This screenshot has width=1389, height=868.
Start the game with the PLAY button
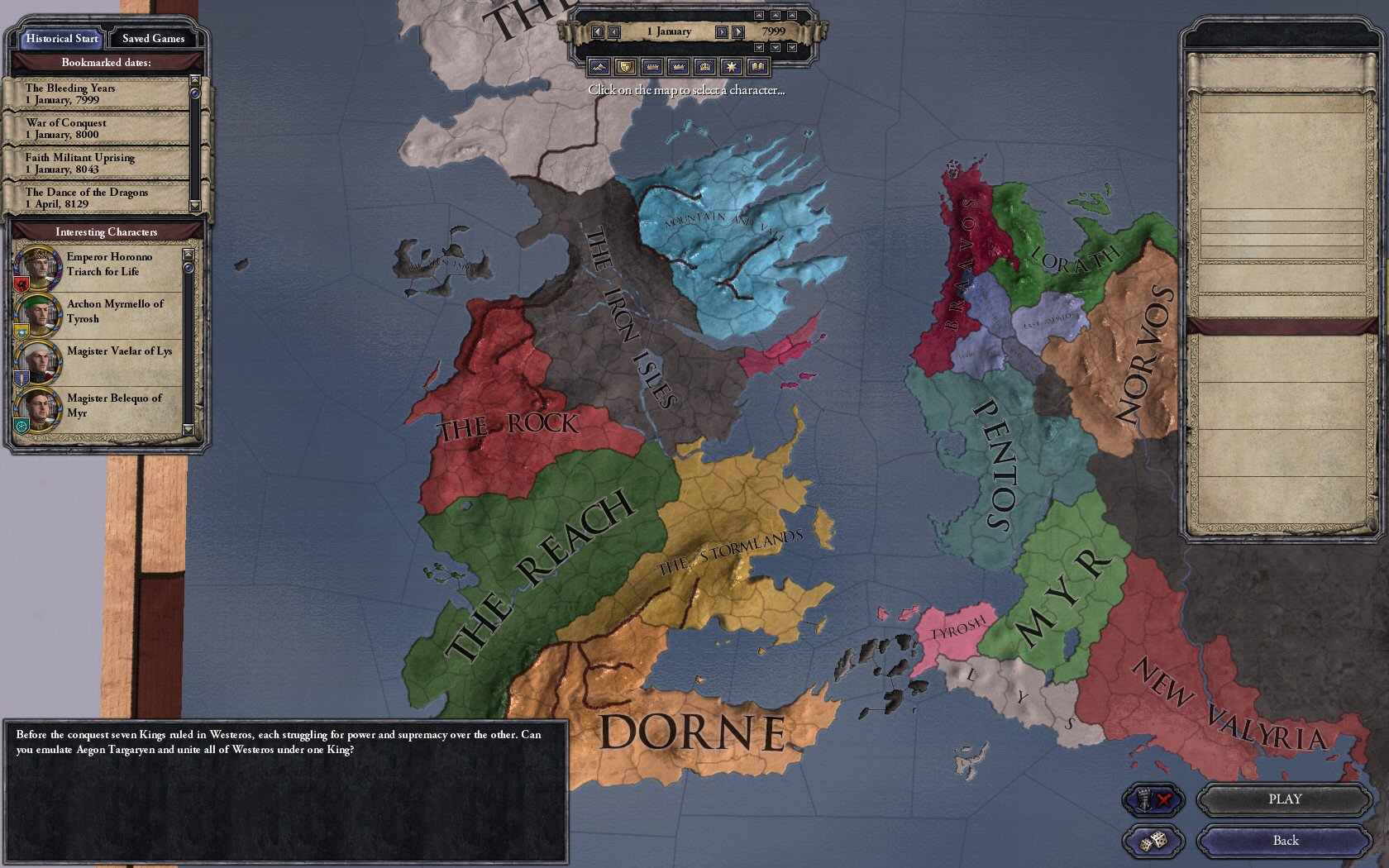tap(1284, 799)
